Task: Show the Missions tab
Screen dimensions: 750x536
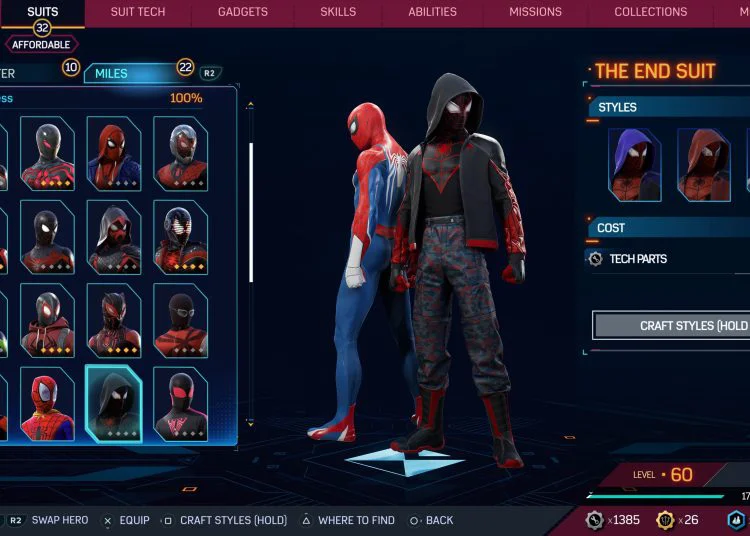Action: 535,12
